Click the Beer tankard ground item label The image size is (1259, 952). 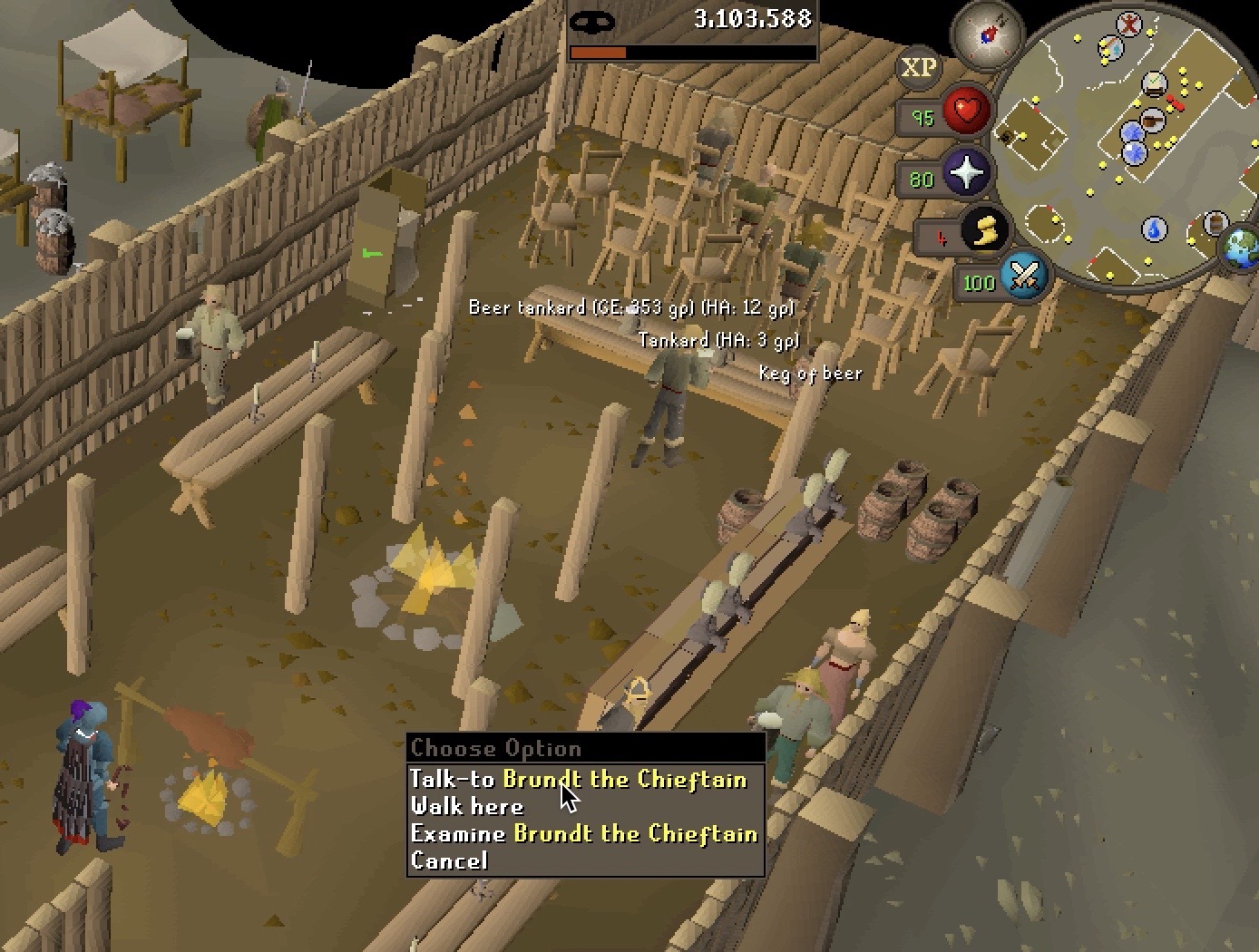coord(630,307)
